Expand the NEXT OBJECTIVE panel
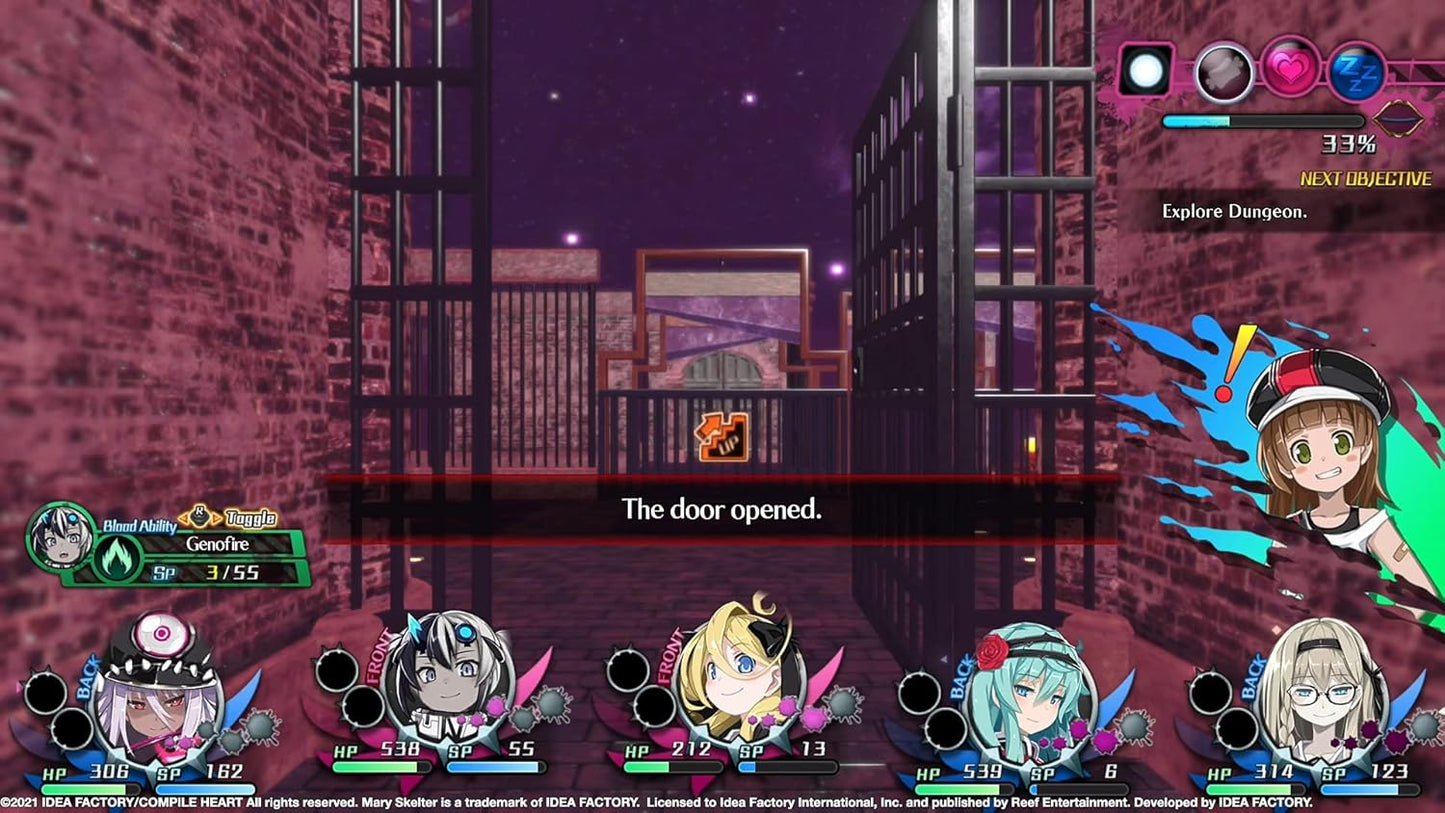 point(1365,179)
